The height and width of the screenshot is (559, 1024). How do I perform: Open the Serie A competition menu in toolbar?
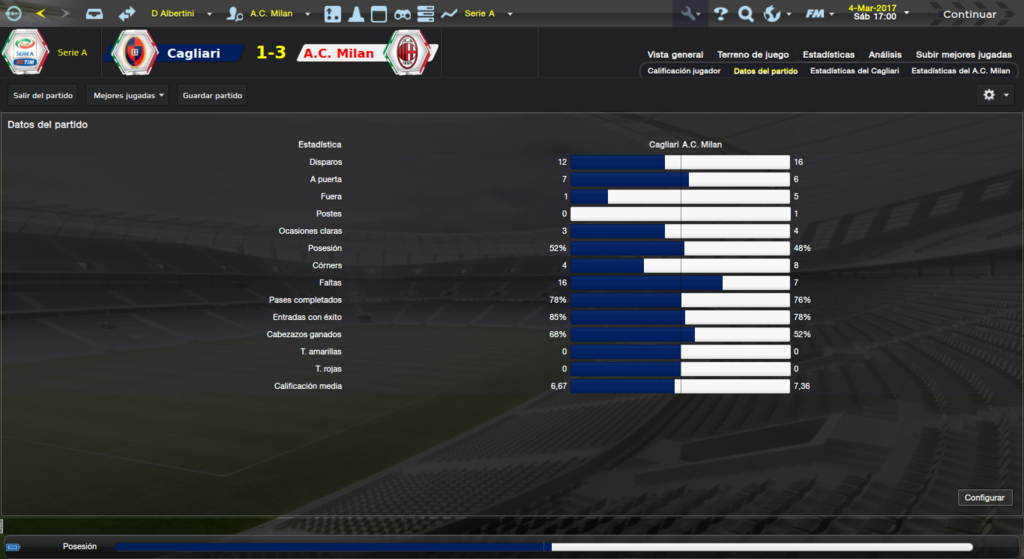click(x=487, y=14)
